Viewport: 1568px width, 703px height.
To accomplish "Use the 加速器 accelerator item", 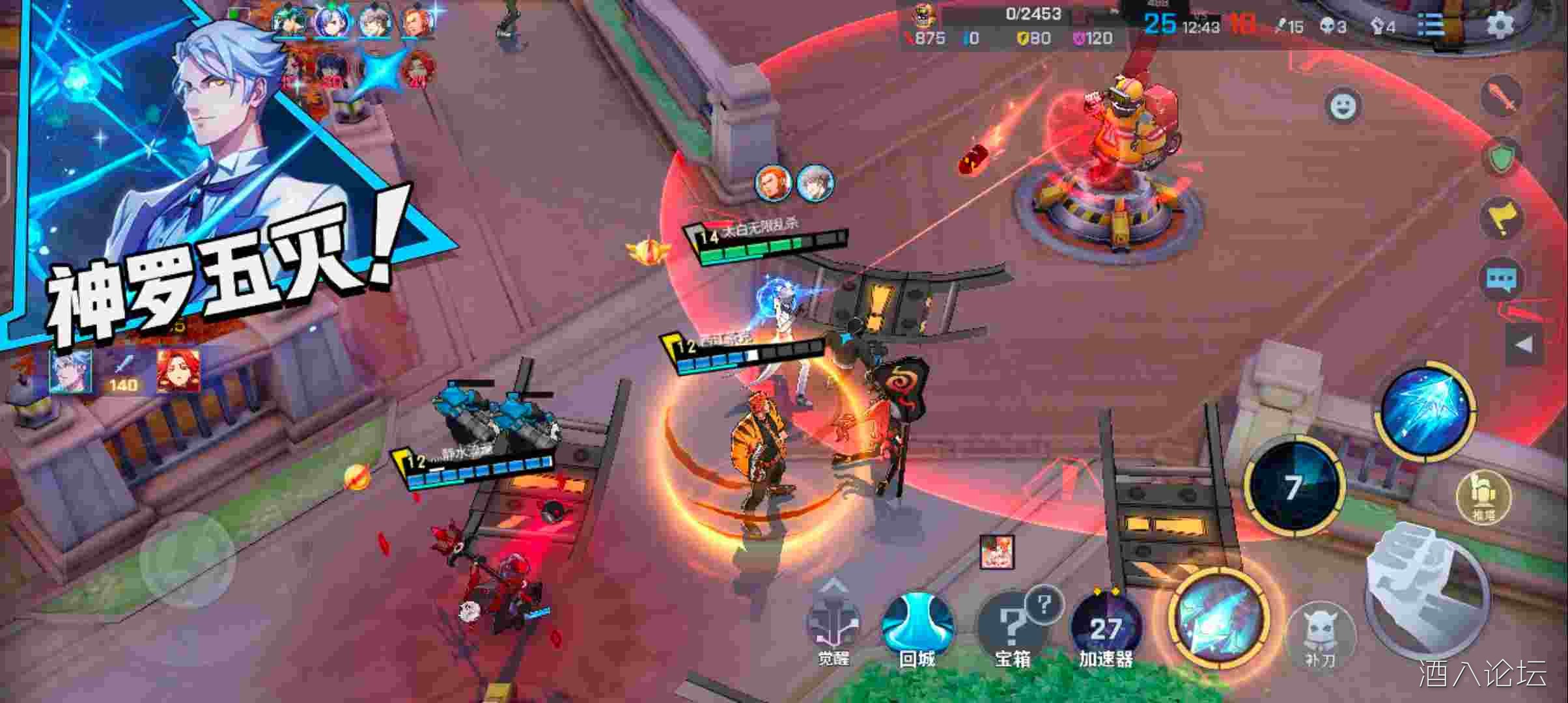I will [1106, 626].
